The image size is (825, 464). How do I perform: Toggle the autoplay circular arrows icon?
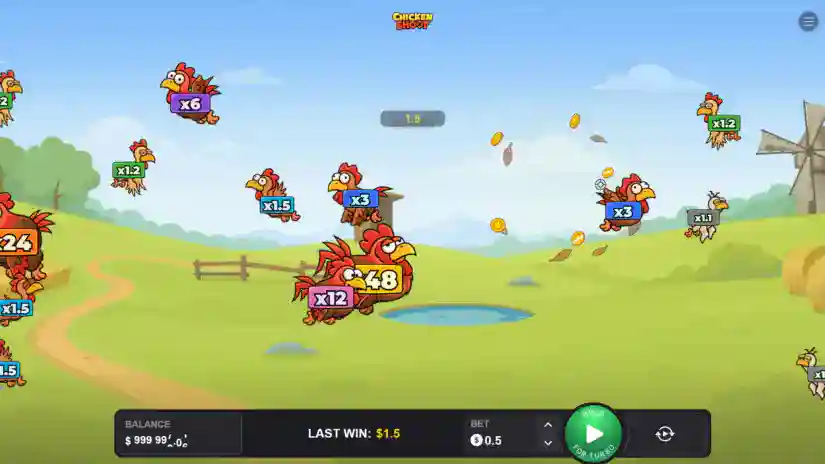(665, 434)
